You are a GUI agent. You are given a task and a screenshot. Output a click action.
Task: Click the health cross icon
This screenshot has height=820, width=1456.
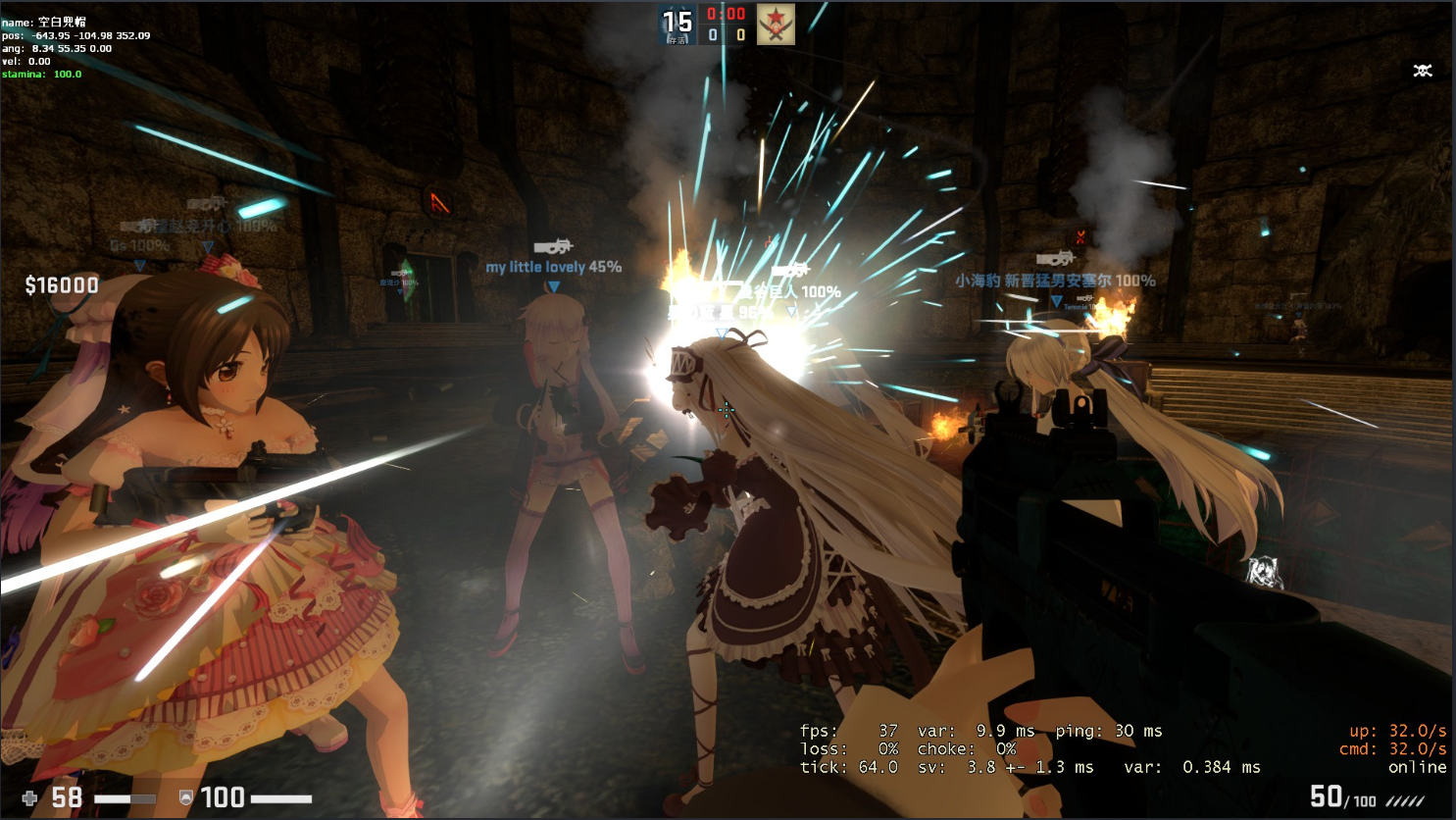pyautogui.click(x=30, y=798)
